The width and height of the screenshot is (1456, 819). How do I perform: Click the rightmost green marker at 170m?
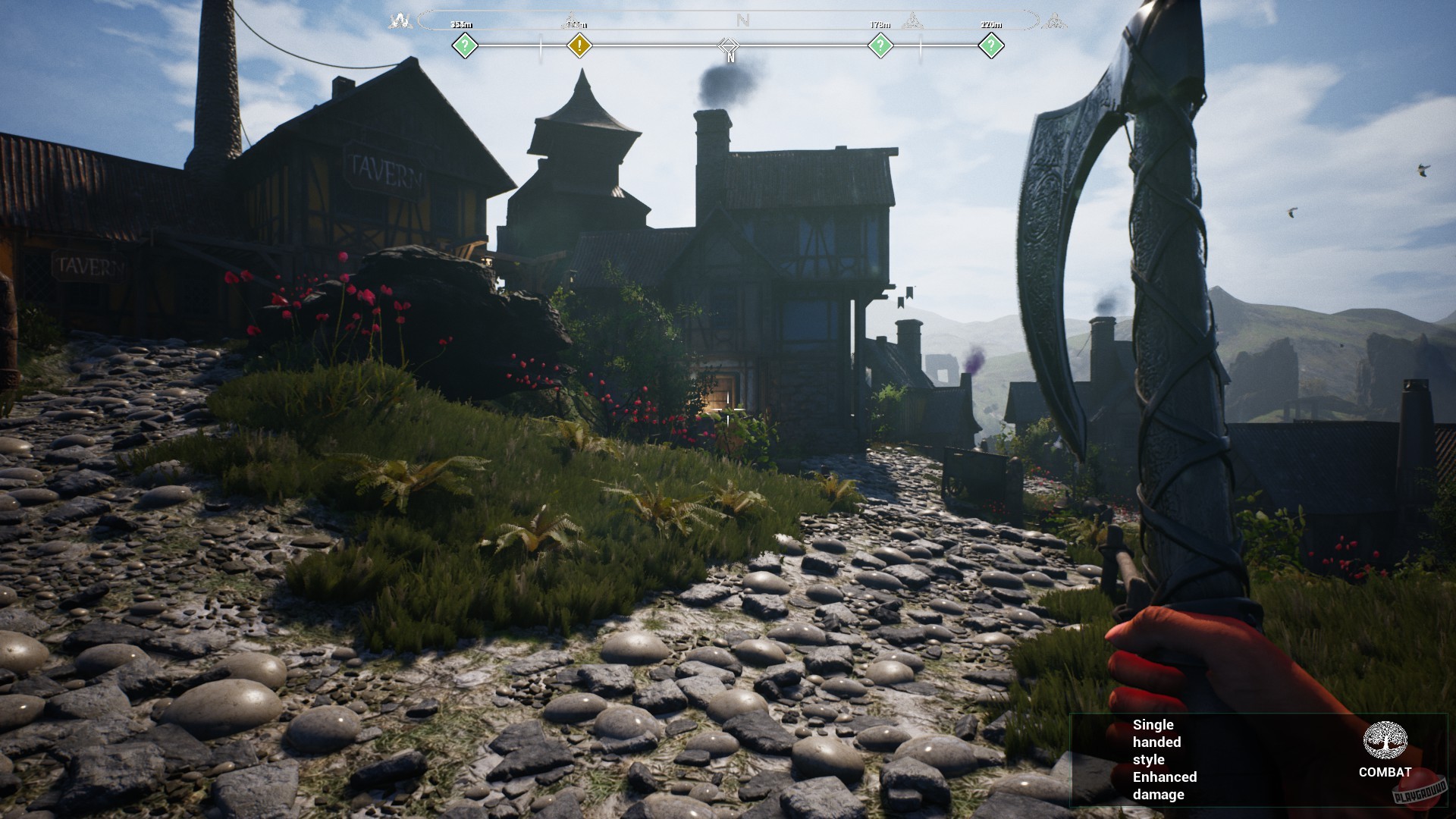992,45
